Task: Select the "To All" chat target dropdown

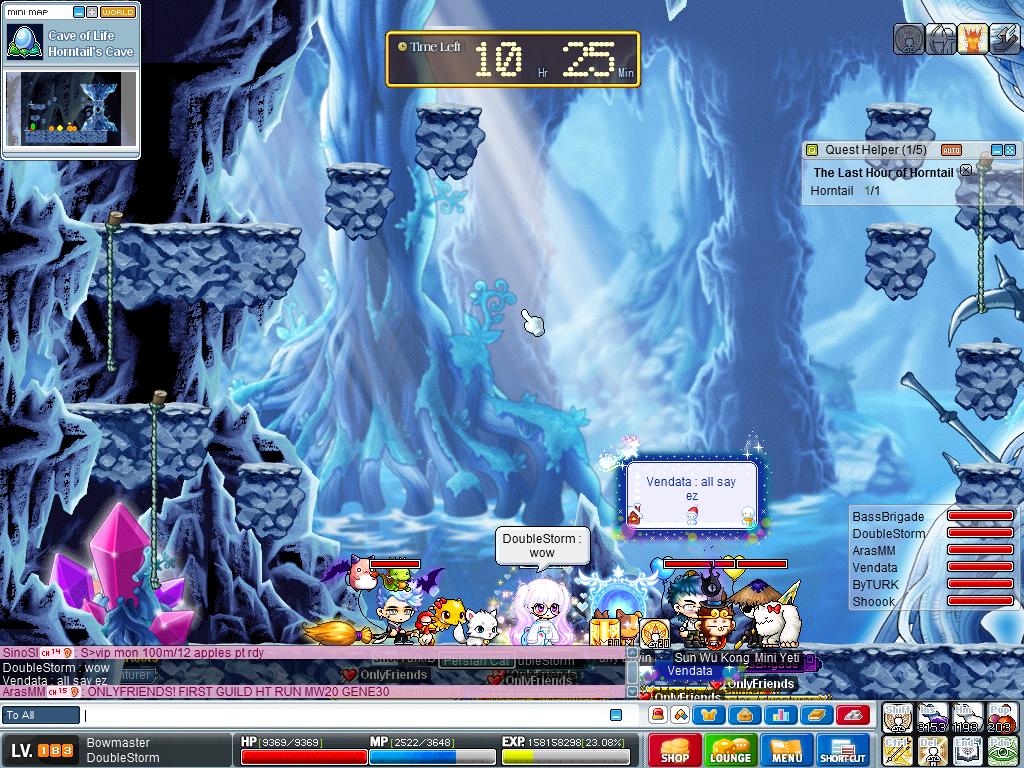Action: (x=41, y=715)
